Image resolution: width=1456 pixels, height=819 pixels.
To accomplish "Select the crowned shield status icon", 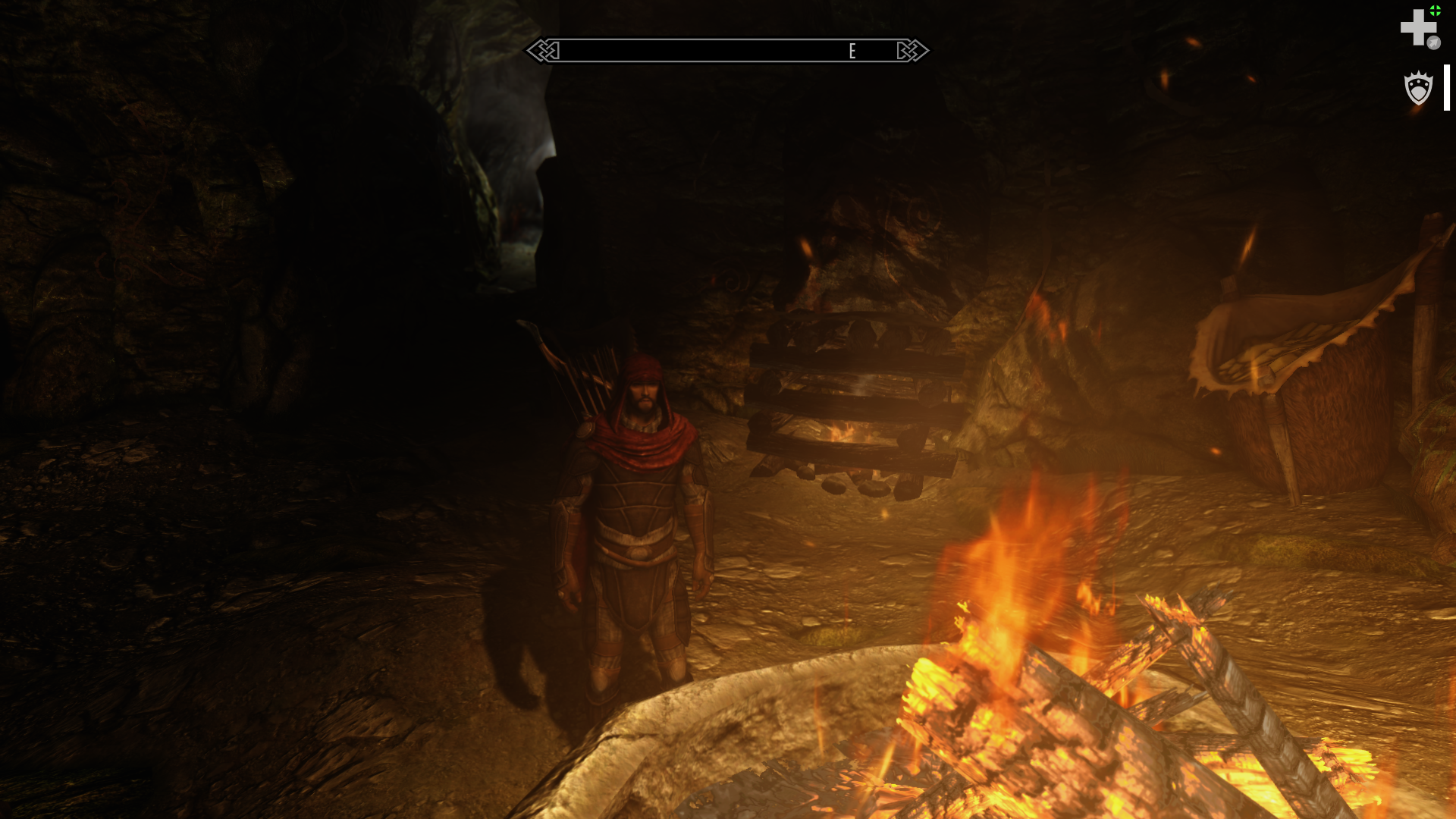I will tap(1417, 88).
